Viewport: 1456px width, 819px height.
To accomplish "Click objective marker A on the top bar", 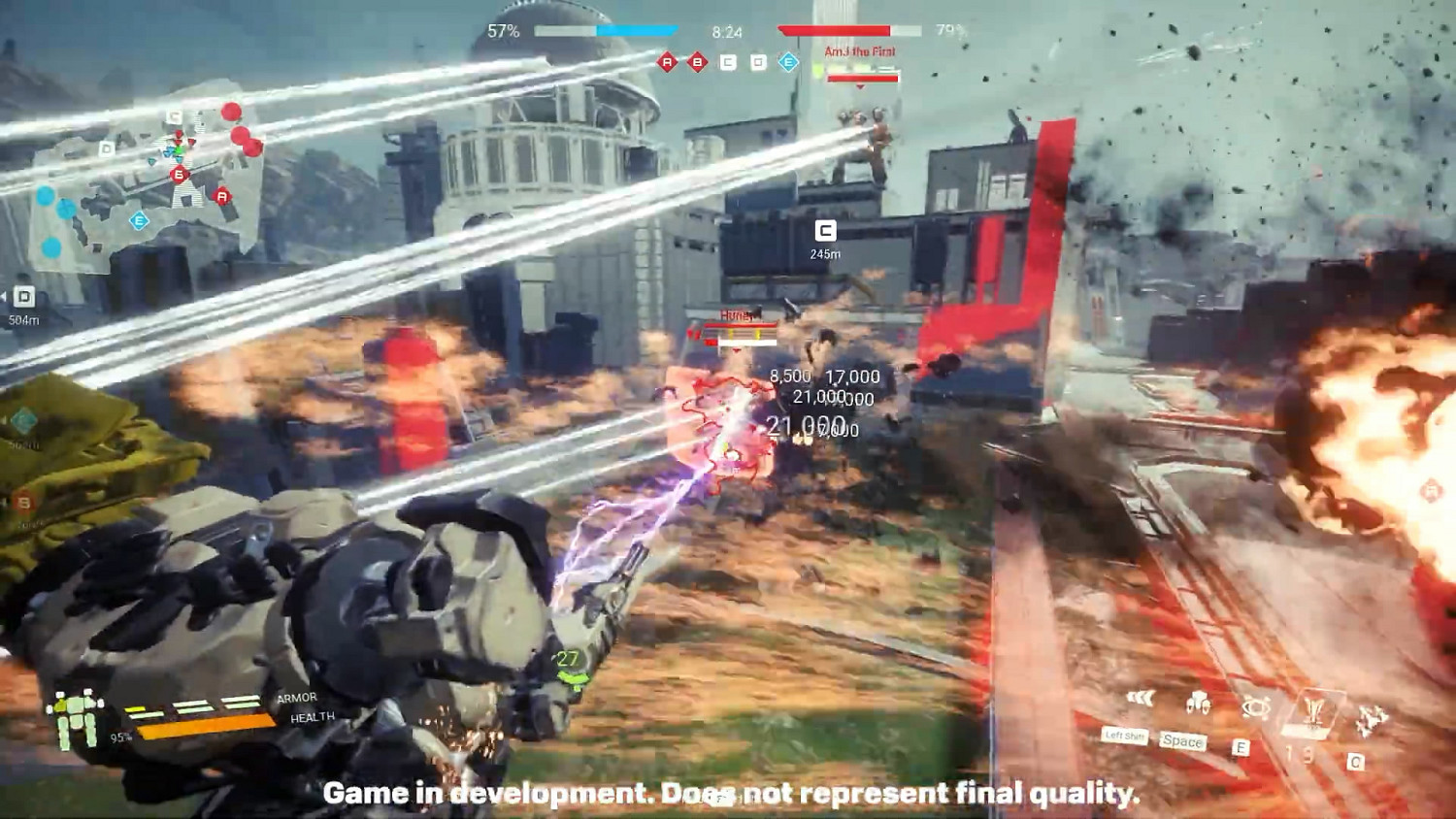I will [x=667, y=62].
